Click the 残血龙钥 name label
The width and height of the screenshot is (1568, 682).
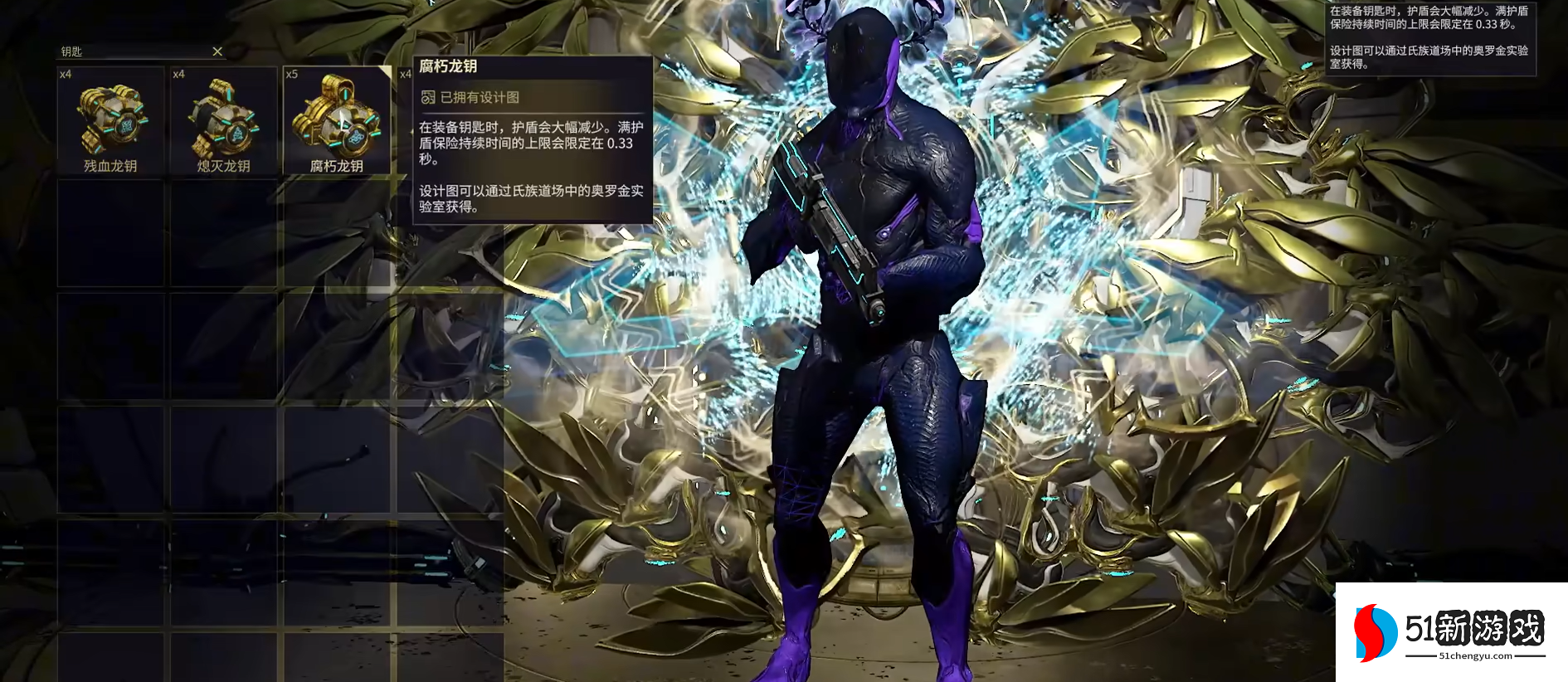[x=111, y=166]
